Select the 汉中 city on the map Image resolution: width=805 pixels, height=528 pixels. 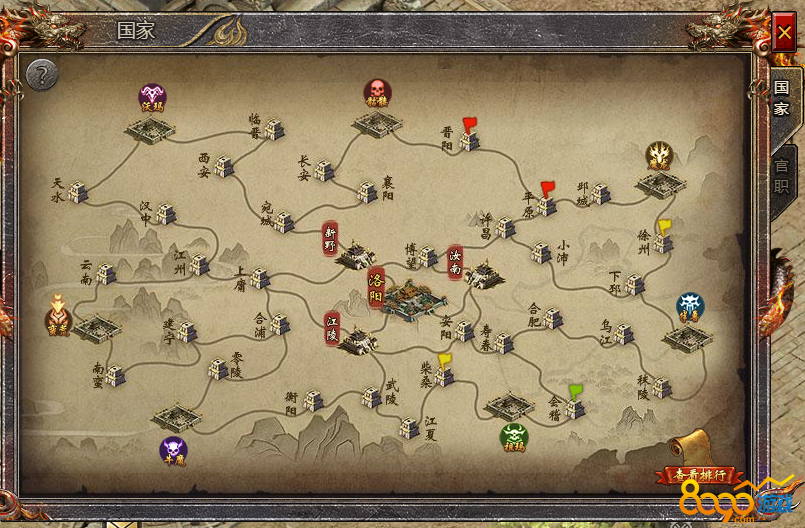165,214
